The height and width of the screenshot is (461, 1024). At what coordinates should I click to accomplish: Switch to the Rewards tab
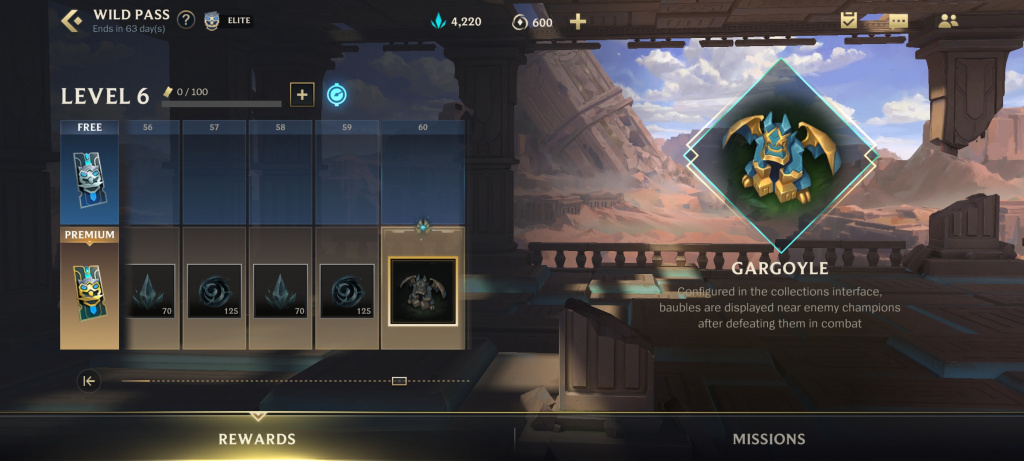coord(257,439)
